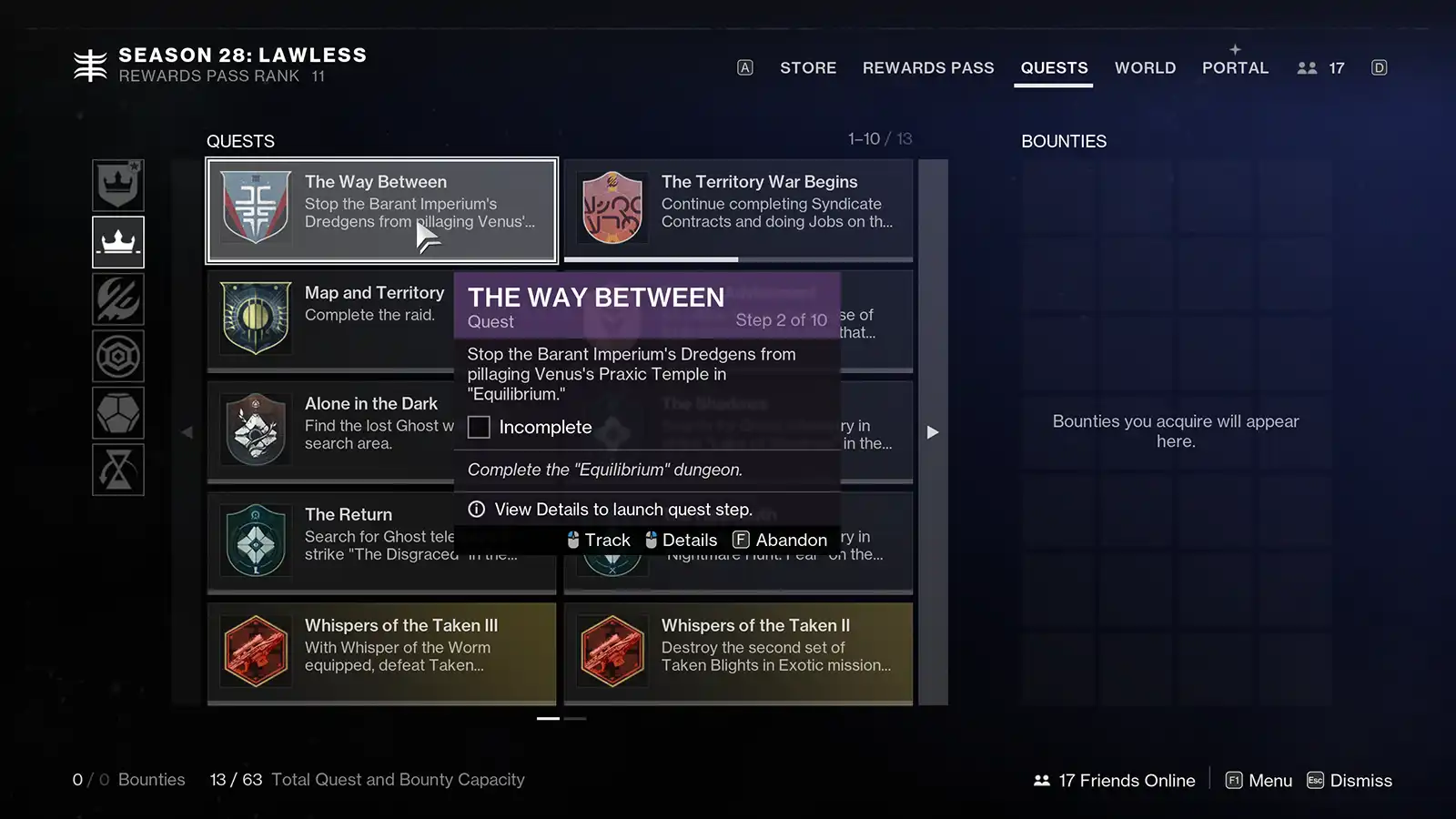Open the friends list via the people icon

(1308, 66)
